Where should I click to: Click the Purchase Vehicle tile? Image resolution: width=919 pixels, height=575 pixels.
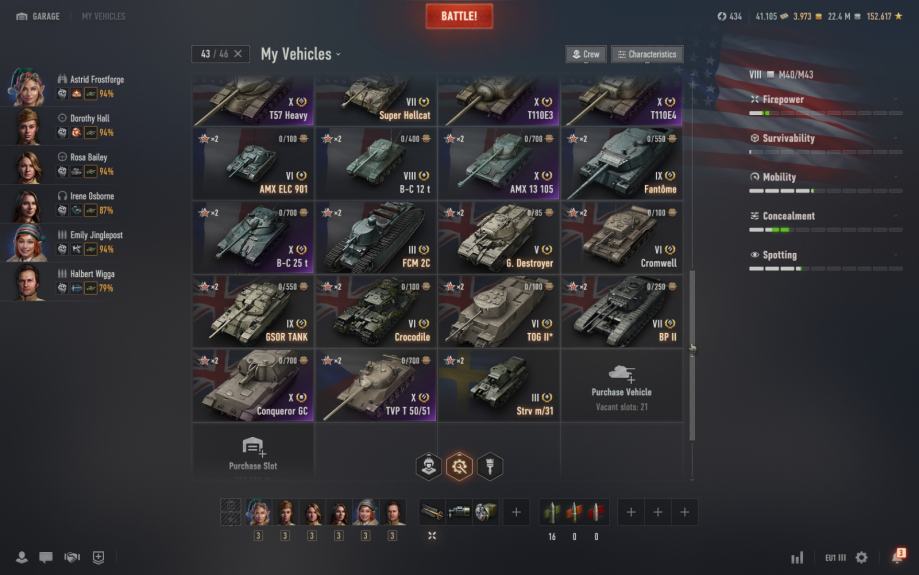click(622, 385)
